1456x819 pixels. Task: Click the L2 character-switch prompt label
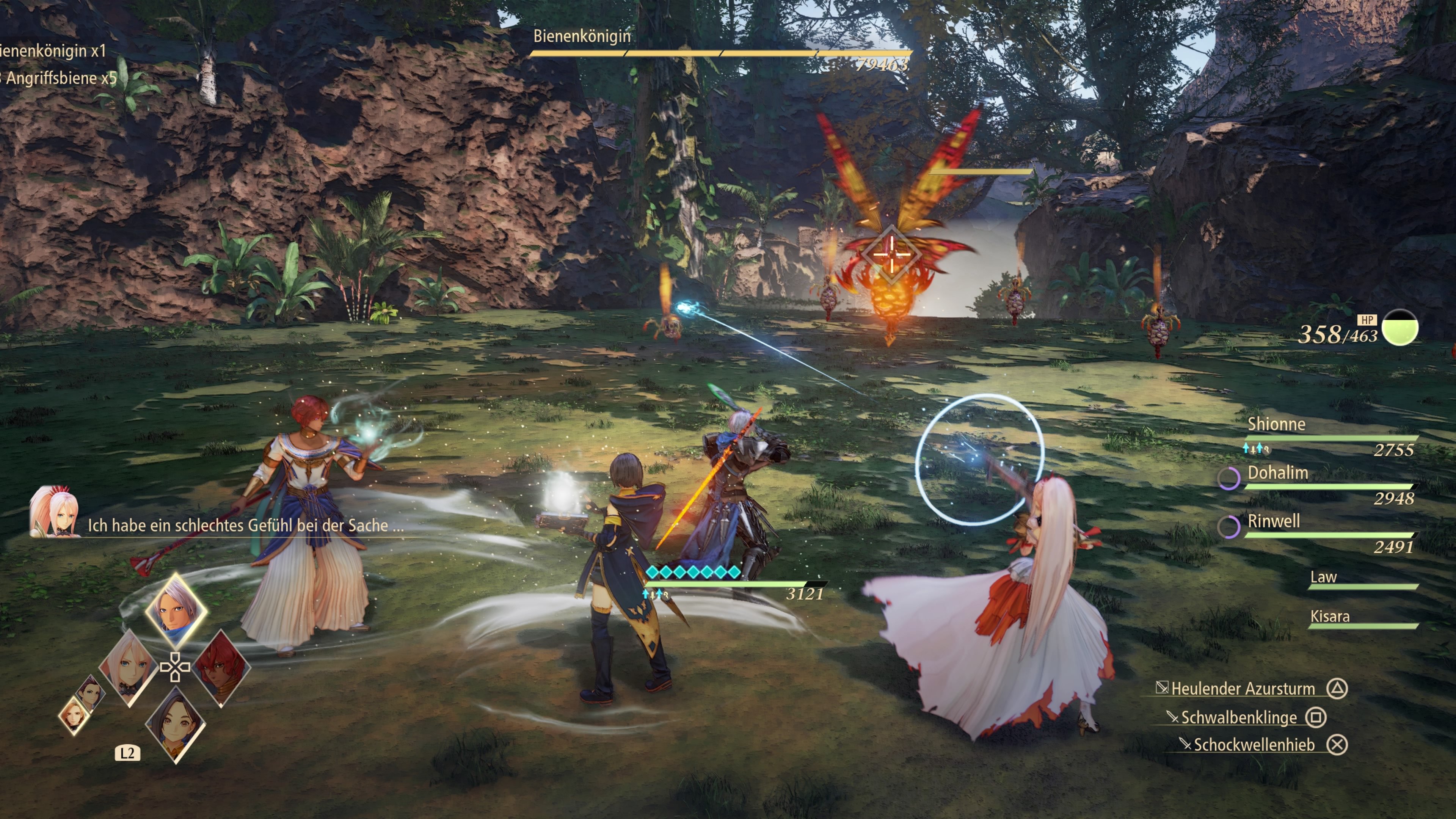128,753
